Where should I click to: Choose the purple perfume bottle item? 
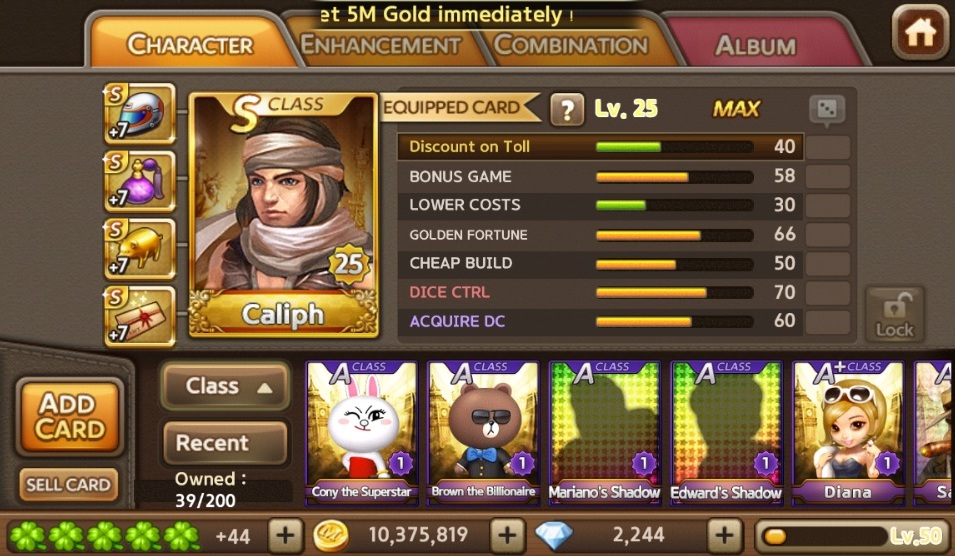[143, 181]
